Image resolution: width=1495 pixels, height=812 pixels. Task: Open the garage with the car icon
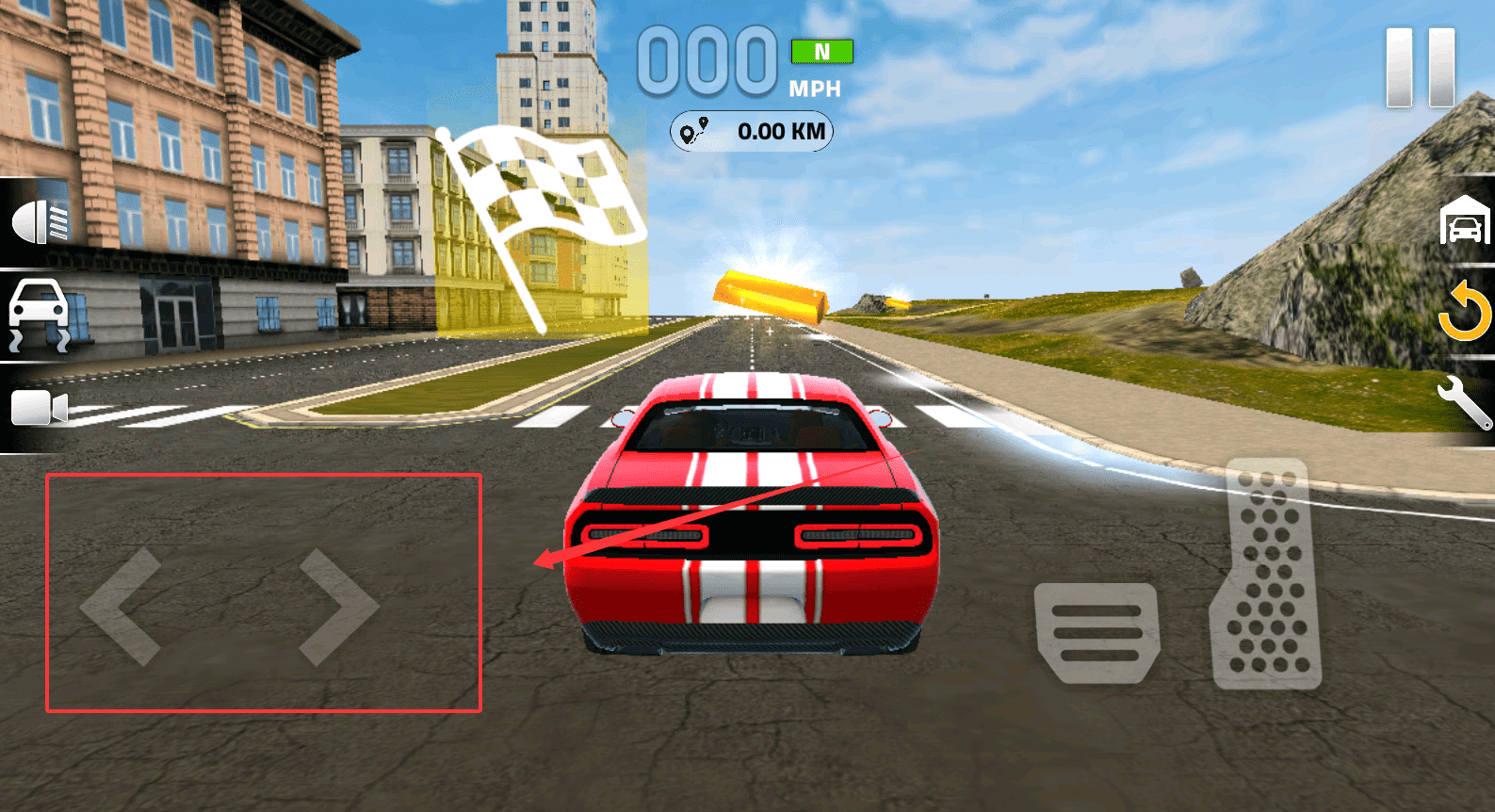click(1464, 220)
